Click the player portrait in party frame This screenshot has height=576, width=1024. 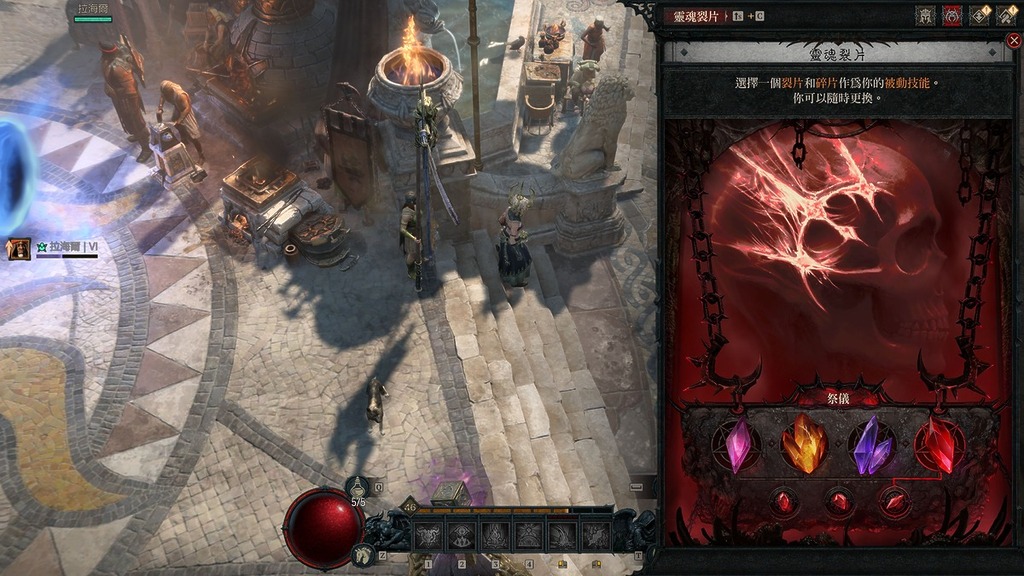point(19,249)
